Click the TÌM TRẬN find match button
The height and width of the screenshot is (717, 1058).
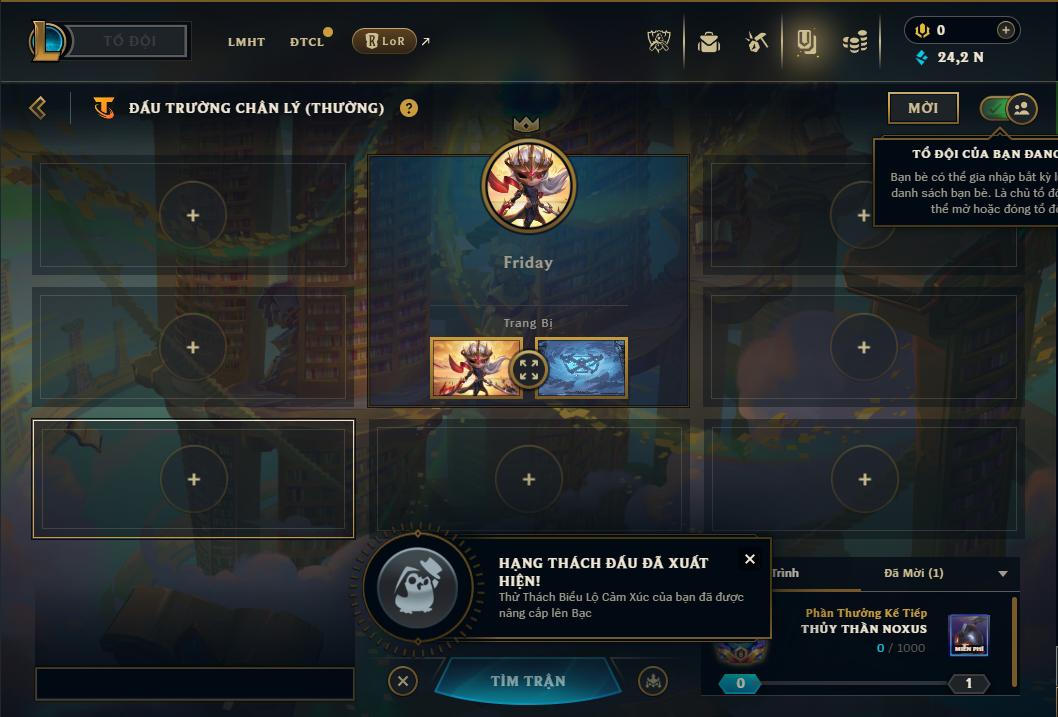click(527, 681)
